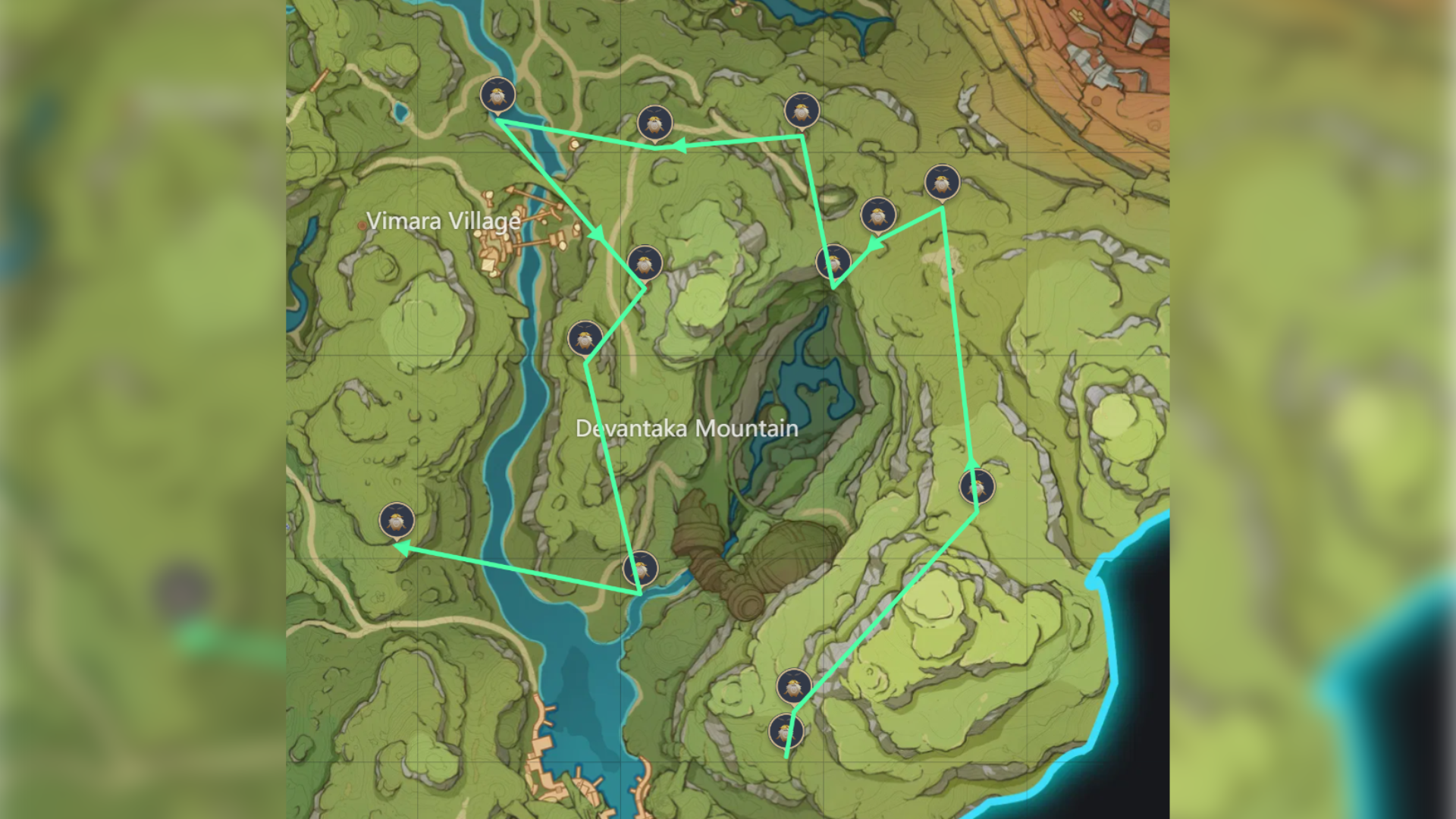Click the beetle icon at the map's top center

[655, 122]
